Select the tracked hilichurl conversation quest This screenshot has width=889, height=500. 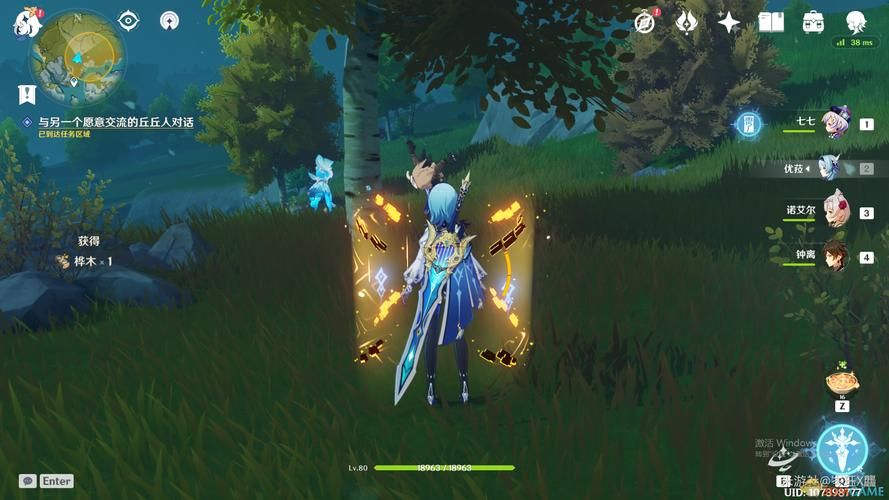tap(115, 122)
